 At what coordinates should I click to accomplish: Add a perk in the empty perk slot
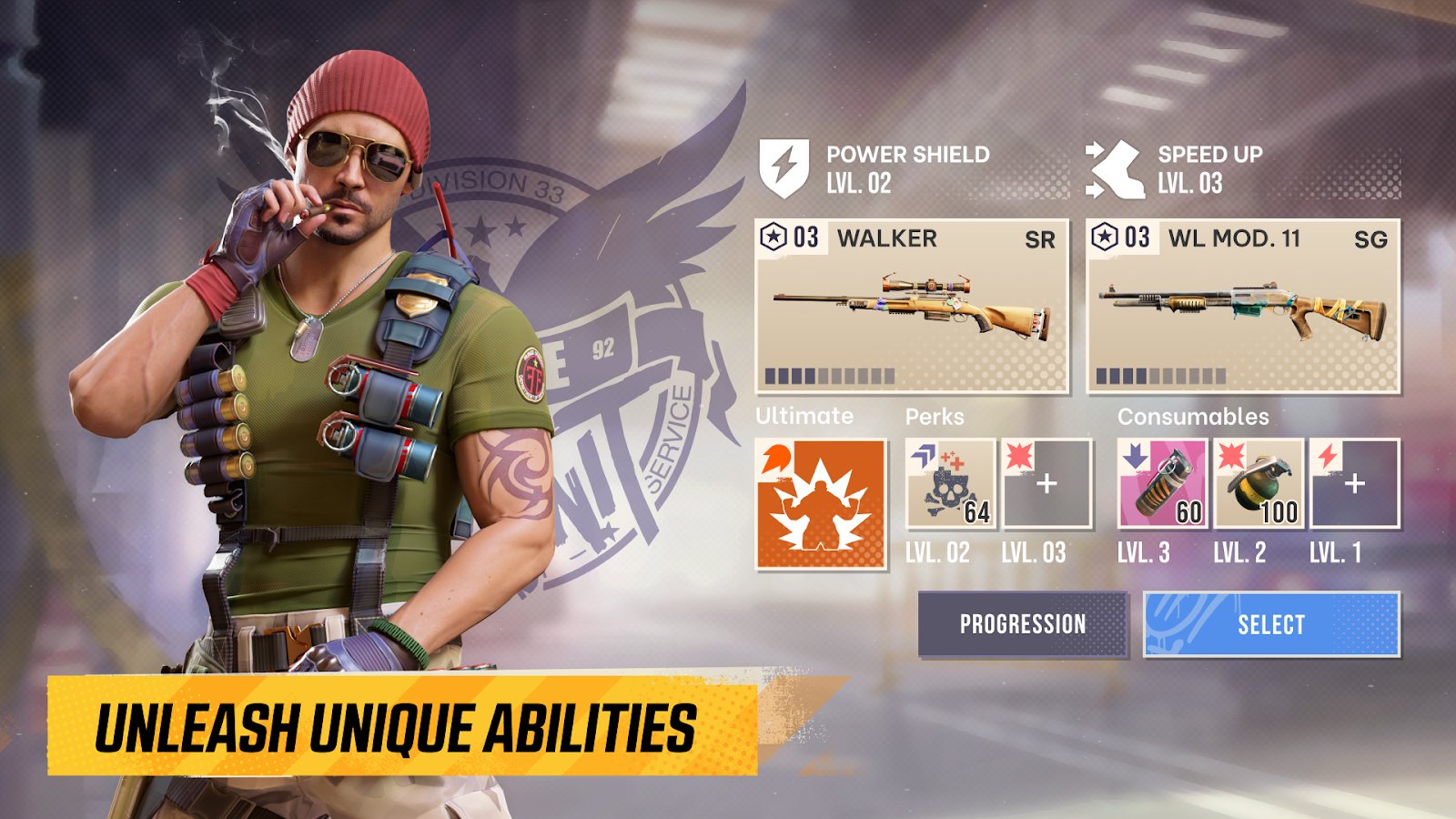pos(1046,484)
